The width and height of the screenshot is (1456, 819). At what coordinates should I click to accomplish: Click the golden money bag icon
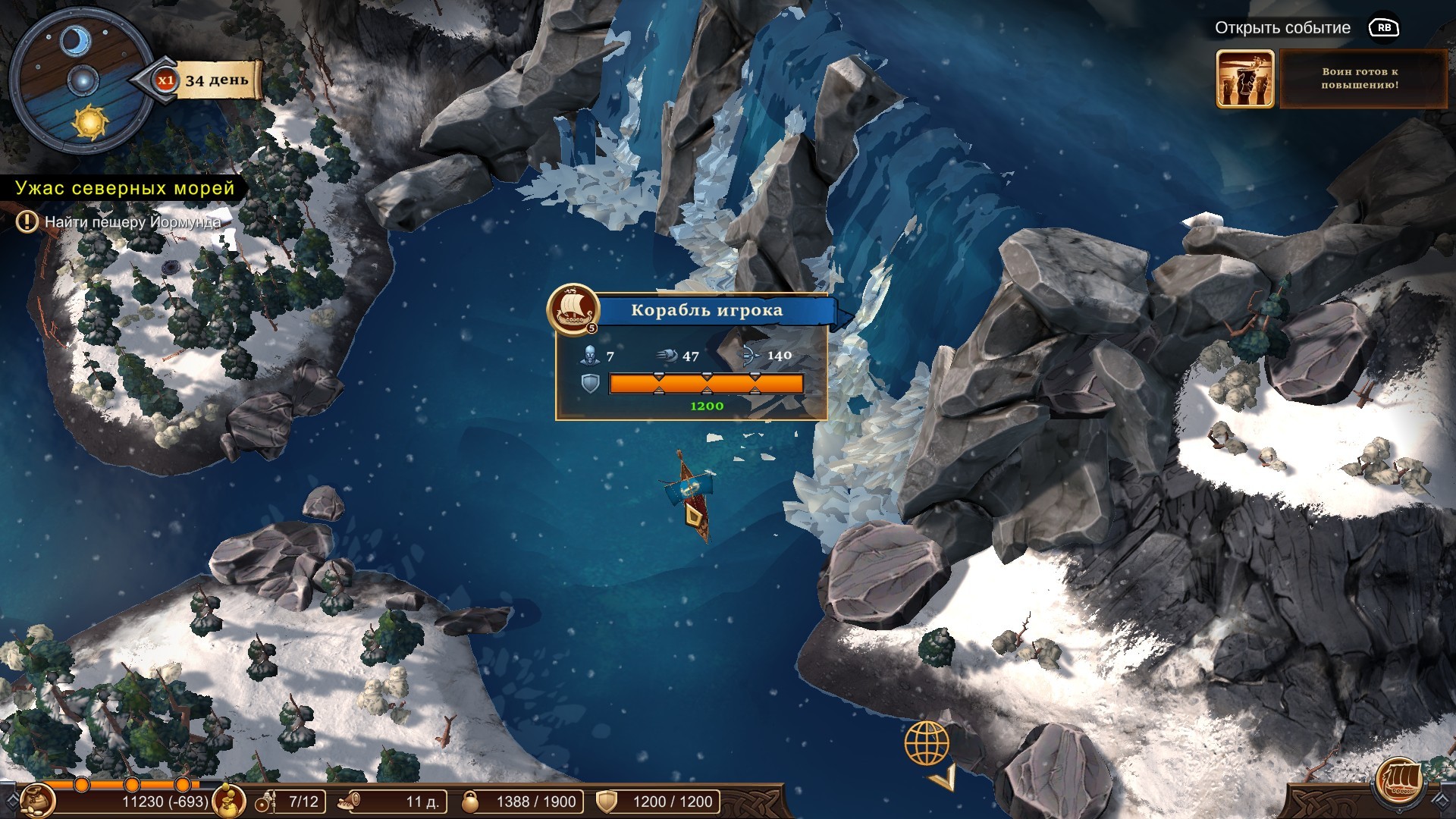pos(229,799)
